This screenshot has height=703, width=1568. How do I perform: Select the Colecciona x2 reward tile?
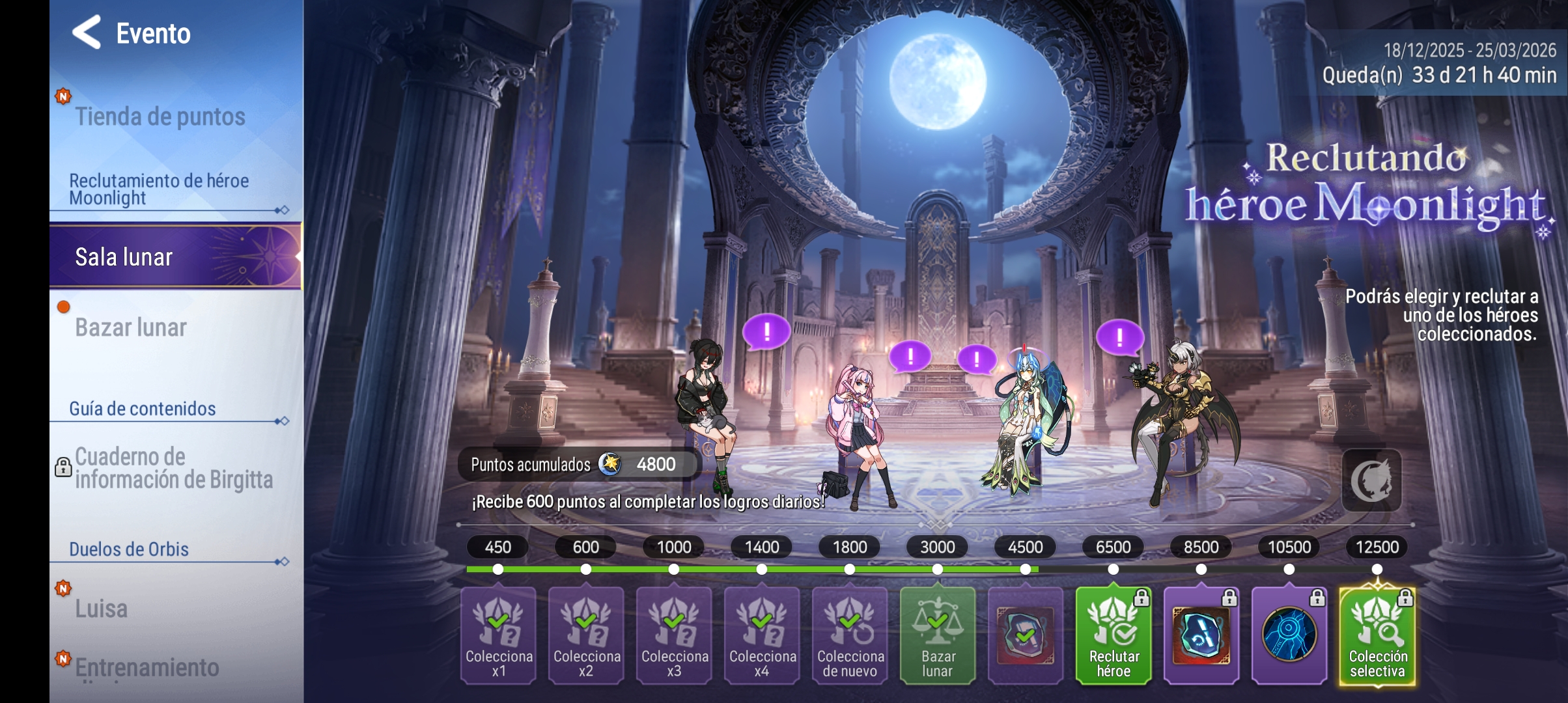(x=586, y=635)
